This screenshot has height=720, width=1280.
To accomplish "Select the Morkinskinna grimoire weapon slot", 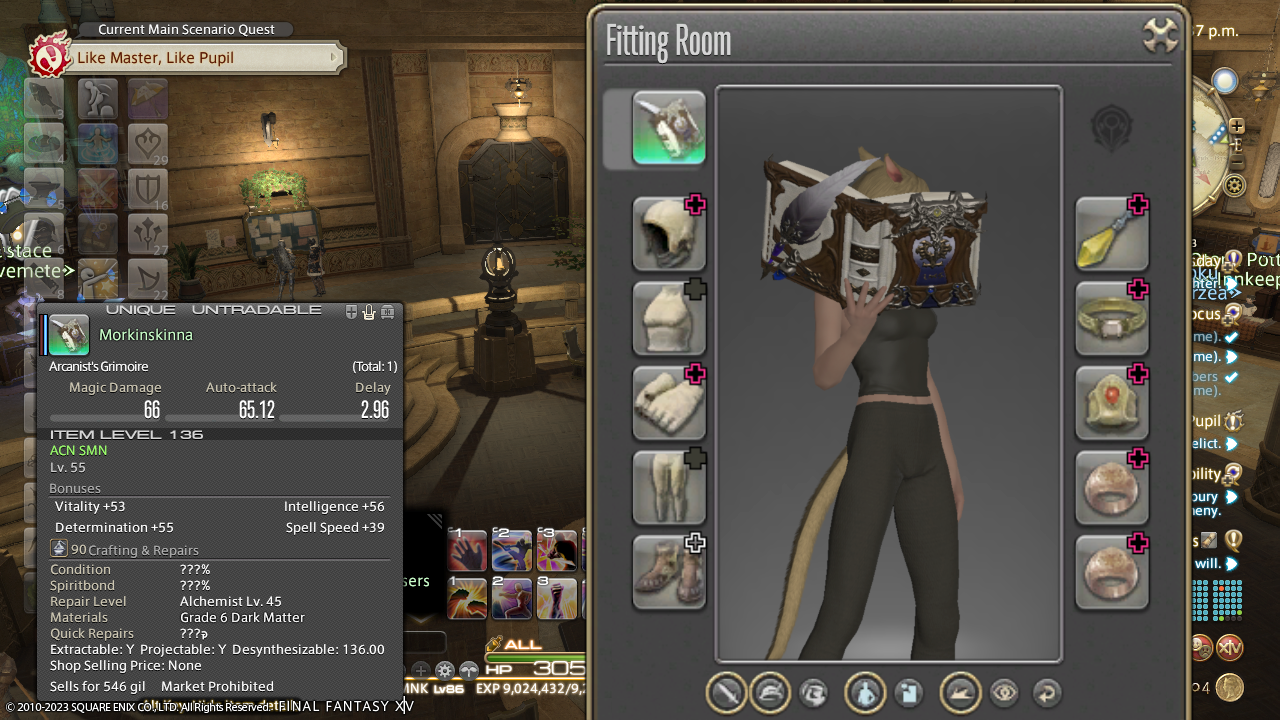I will coord(669,128).
